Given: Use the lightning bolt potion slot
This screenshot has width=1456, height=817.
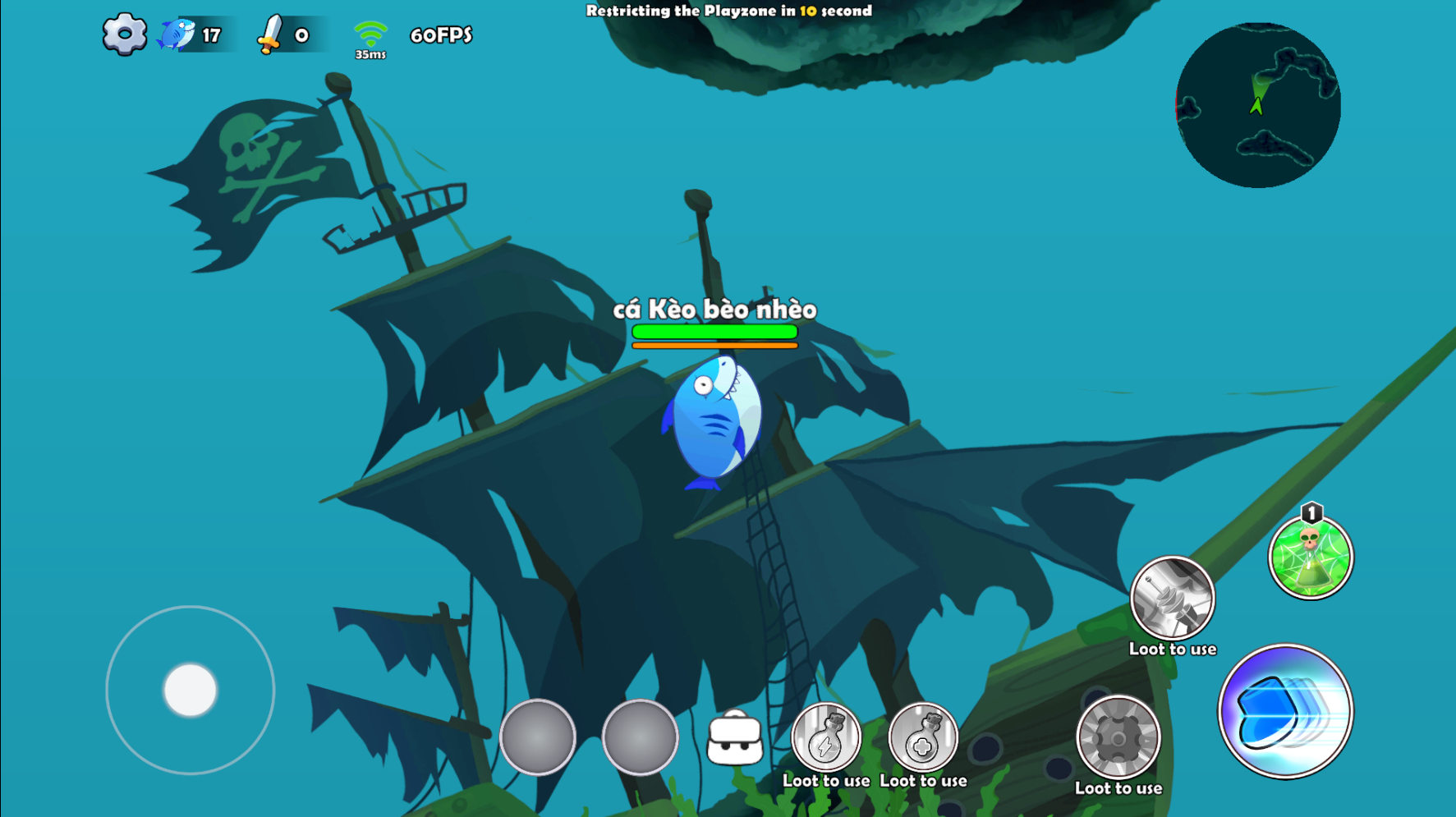Looking at the screenshot, I should (826, 738).
